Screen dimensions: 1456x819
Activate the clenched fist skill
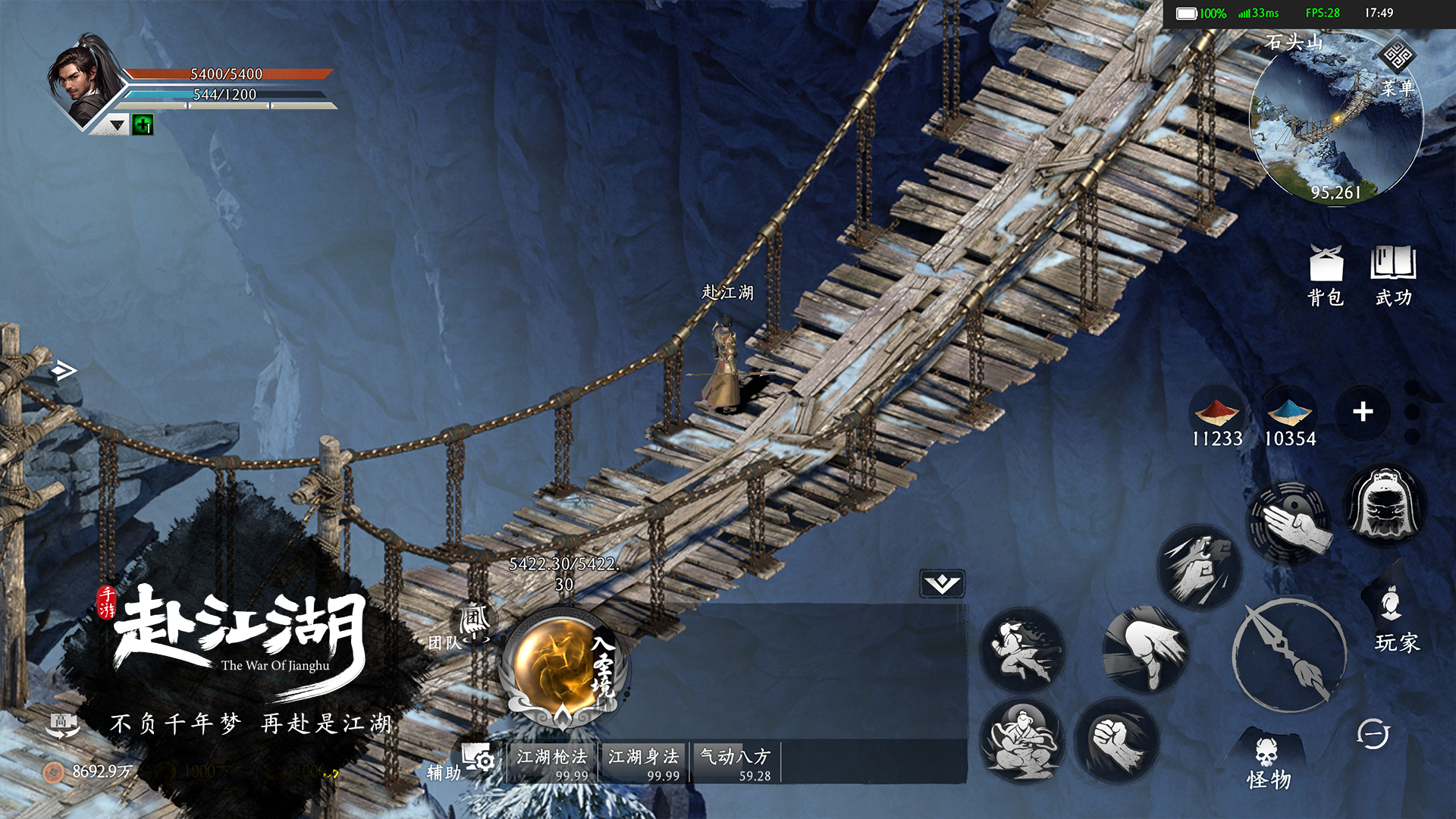[1116, 741]
